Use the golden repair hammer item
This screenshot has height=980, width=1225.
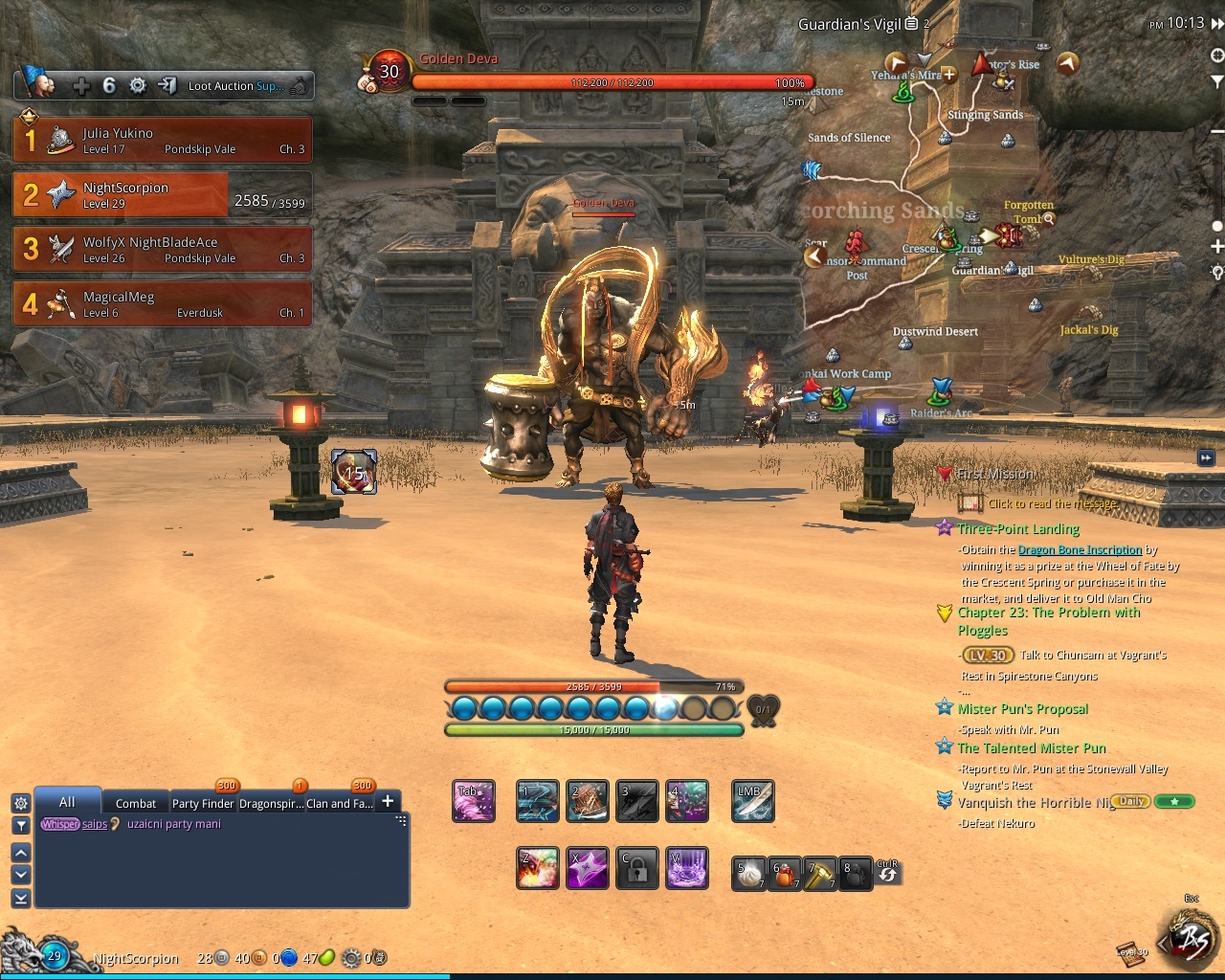(x=819, y=873)
